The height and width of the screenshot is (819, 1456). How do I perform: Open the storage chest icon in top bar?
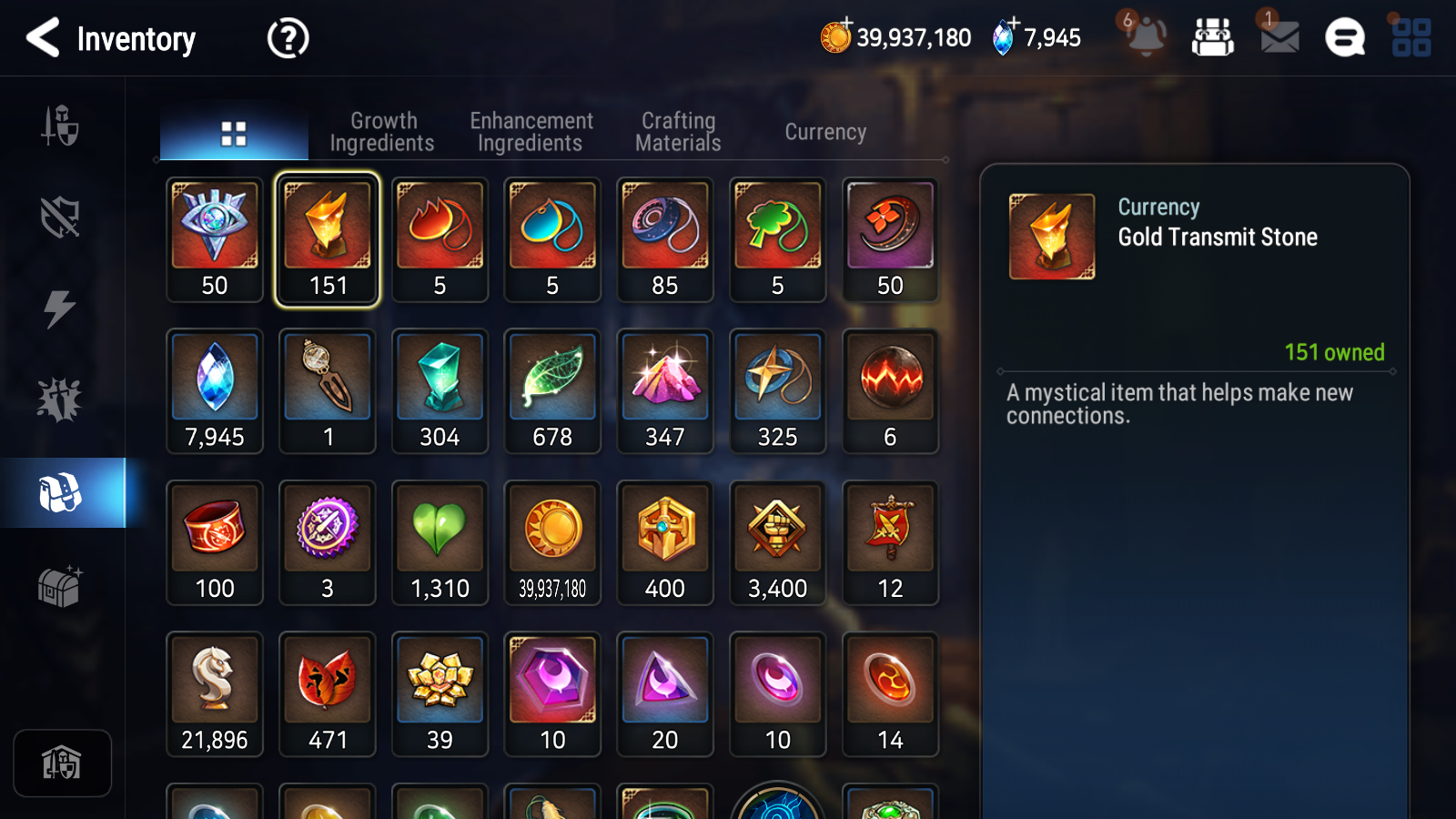point(1215,38)
